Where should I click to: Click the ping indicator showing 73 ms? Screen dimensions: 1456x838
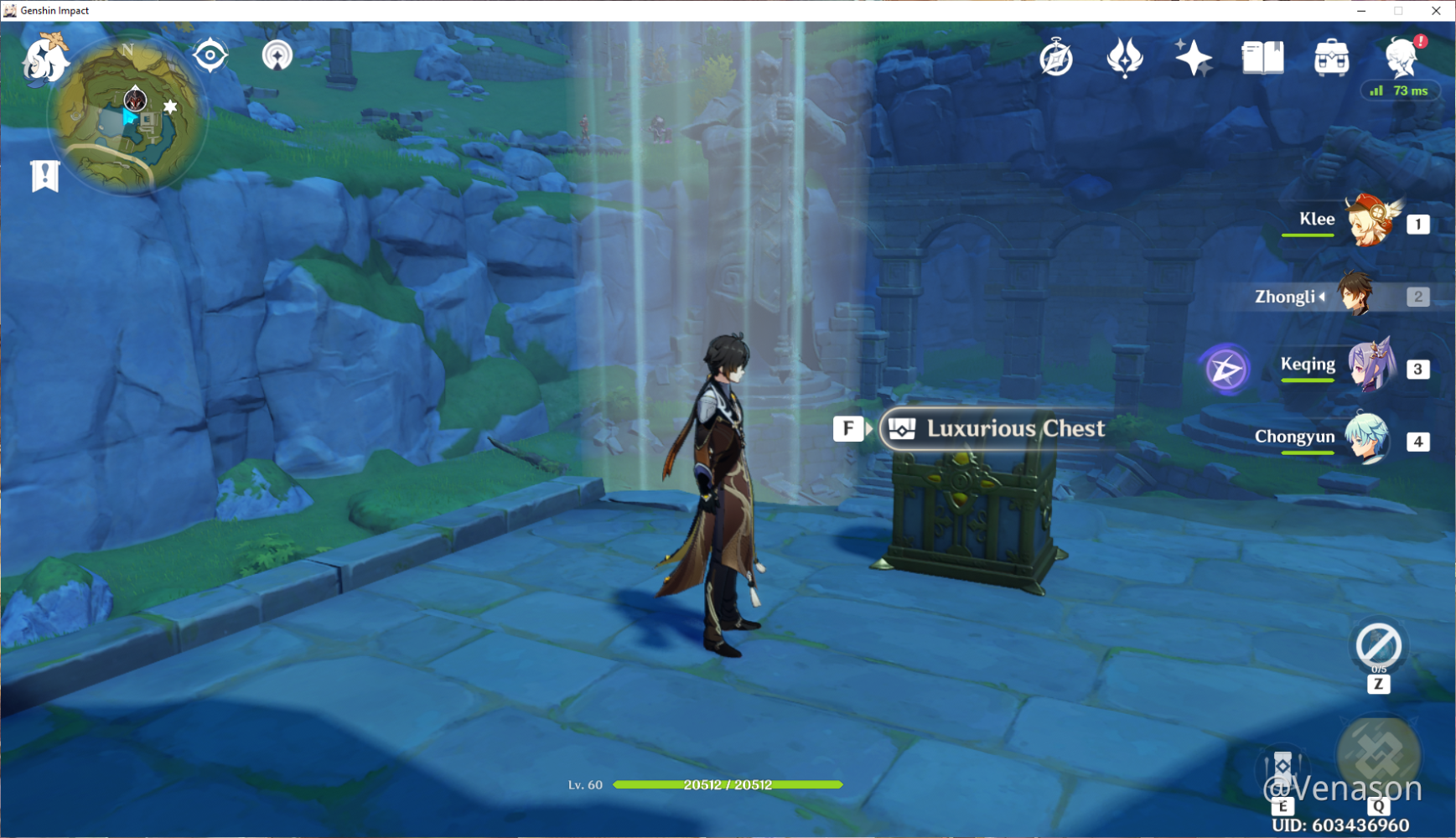pos(1397,91)
